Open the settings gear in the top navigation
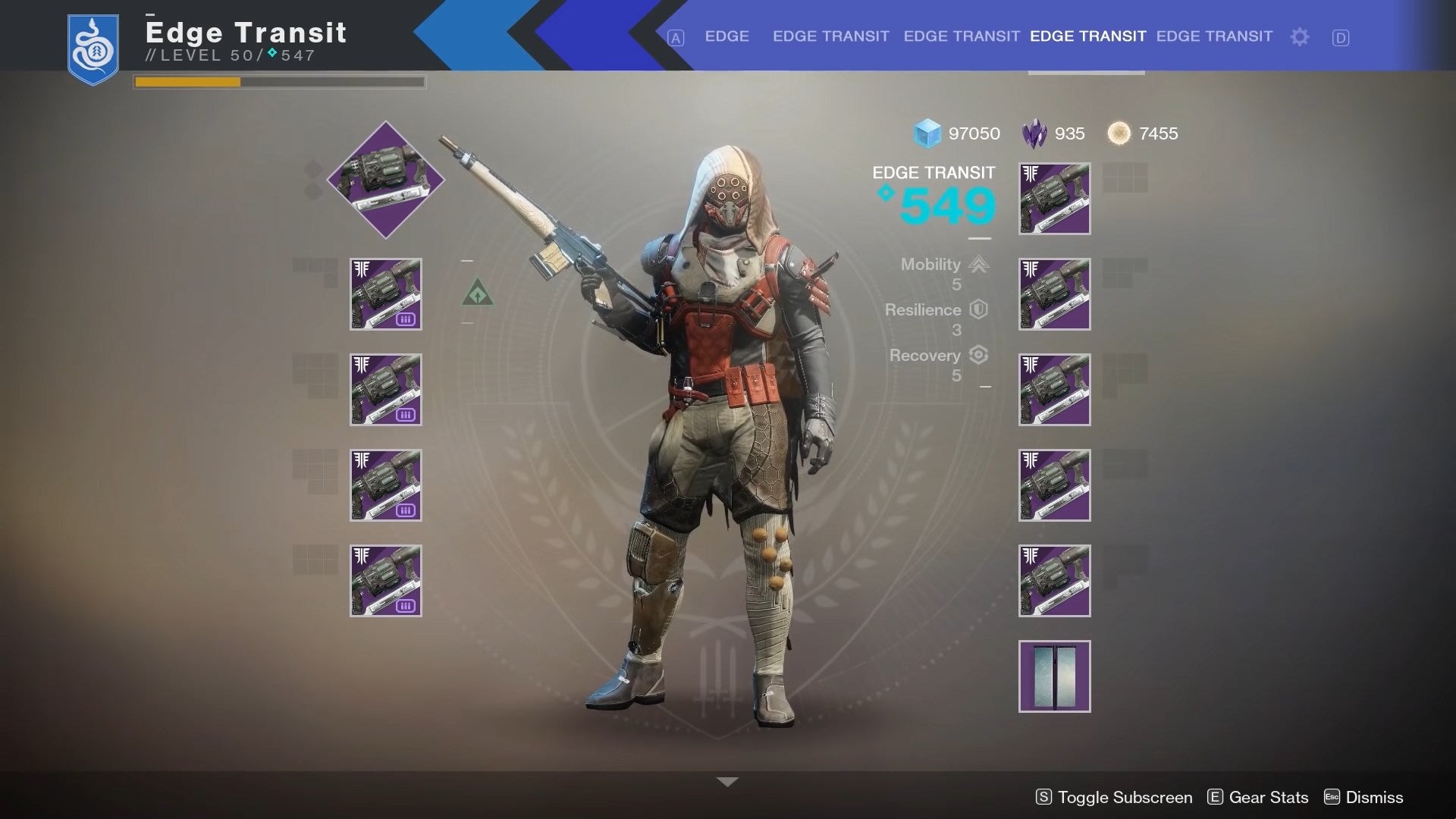1456x819 pixels. click(1300, 36)
